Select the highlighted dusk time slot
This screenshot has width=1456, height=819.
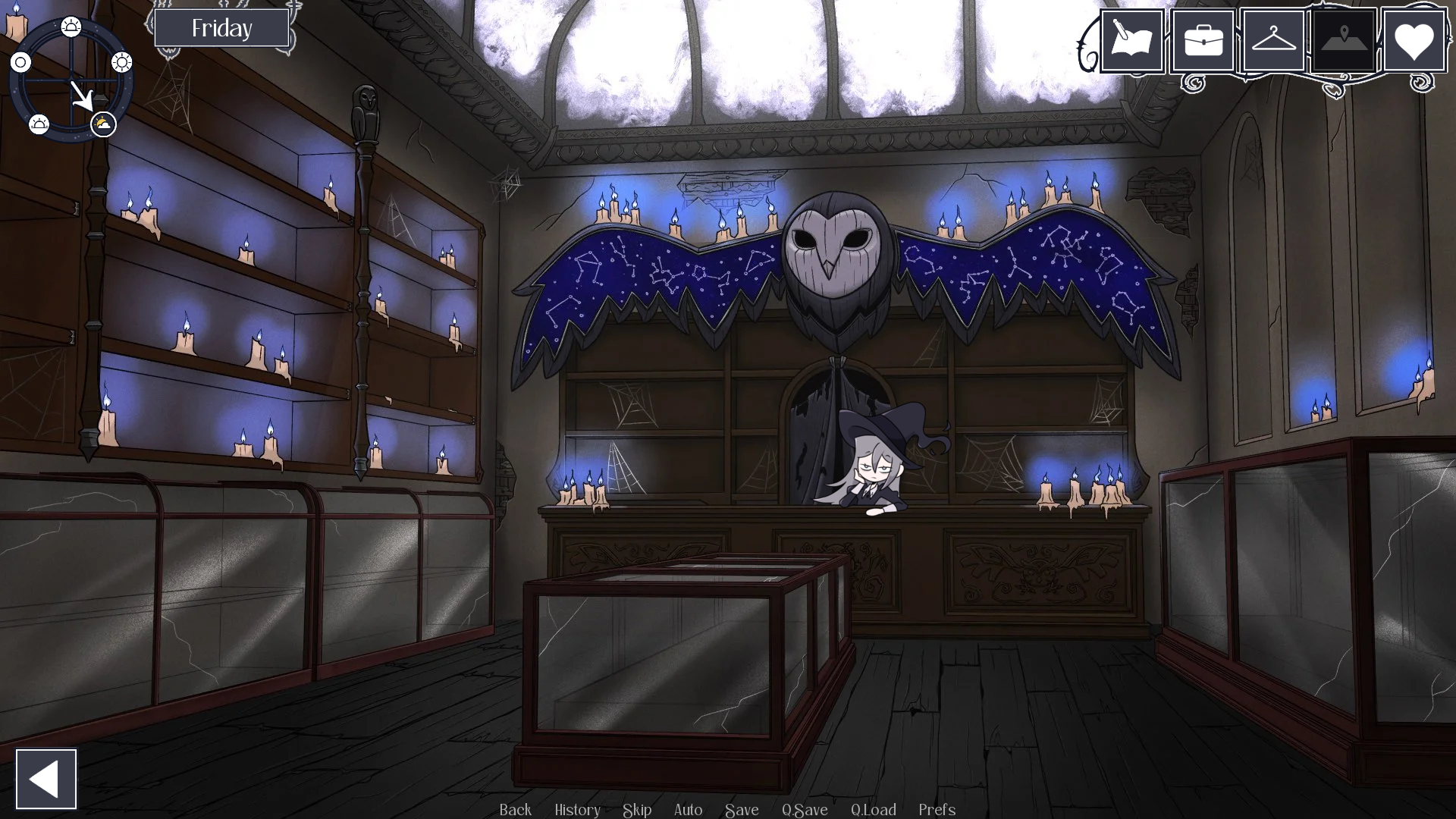pos(102,124)
